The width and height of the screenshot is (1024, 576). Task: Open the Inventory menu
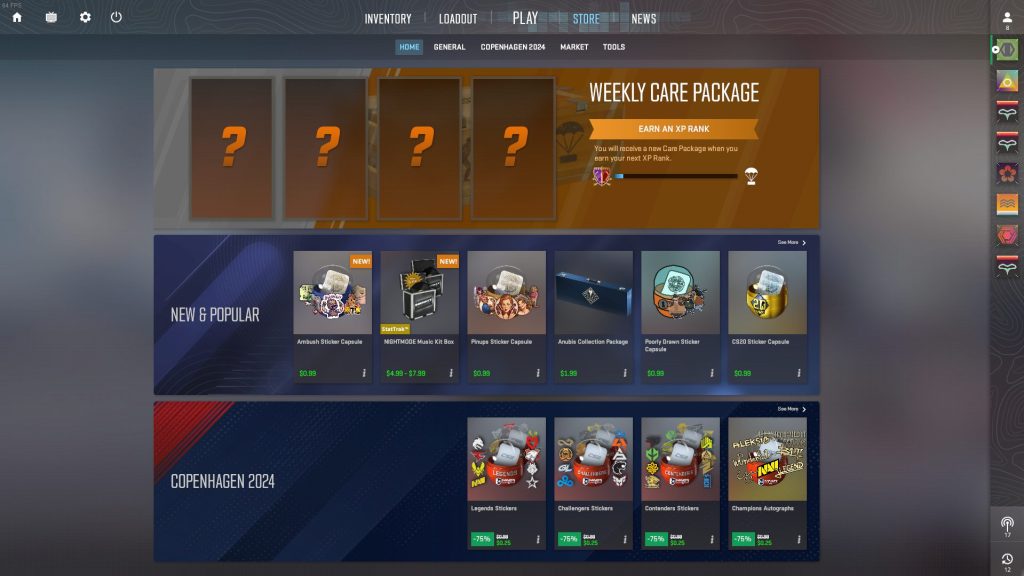pyautogui.click(x=388, y=19)
